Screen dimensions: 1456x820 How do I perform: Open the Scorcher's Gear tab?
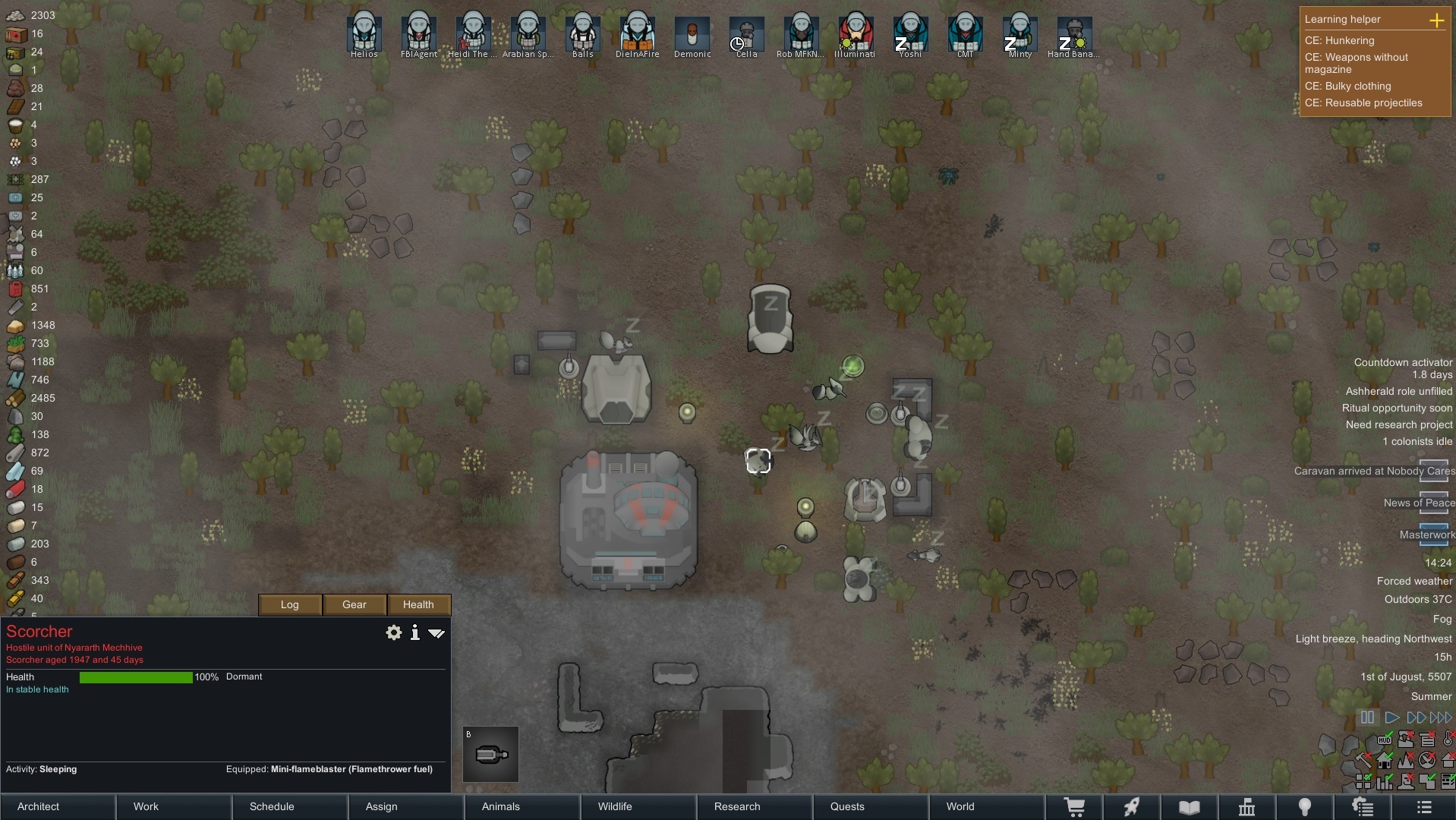[x=355, y=604]
